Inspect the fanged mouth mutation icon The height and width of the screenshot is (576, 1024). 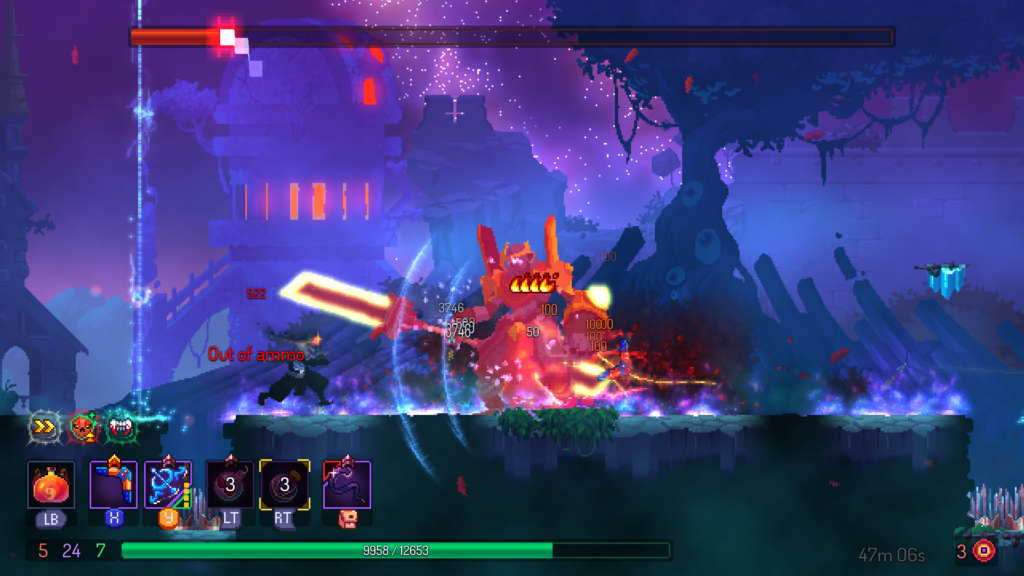click(x=121, y=427)
